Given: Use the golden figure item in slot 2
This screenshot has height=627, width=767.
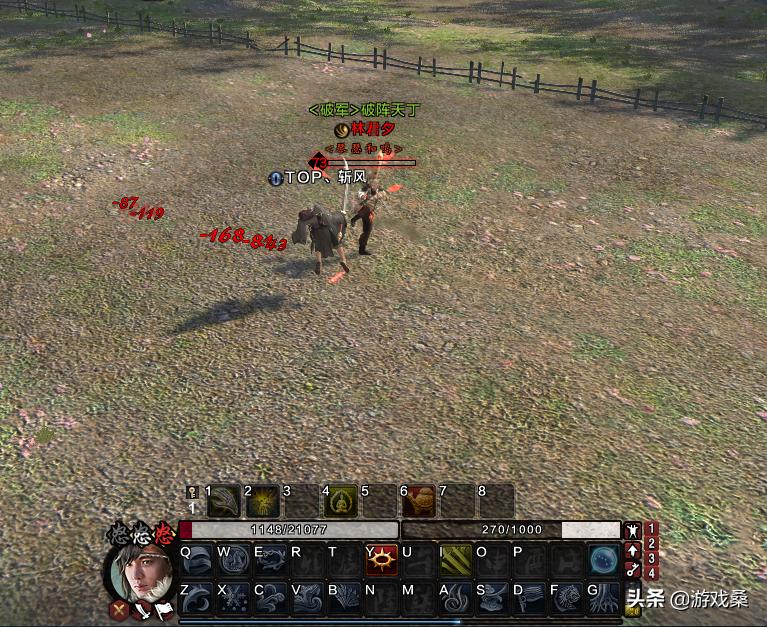Looking at the screenshot, I should click(x=264, y=500).
